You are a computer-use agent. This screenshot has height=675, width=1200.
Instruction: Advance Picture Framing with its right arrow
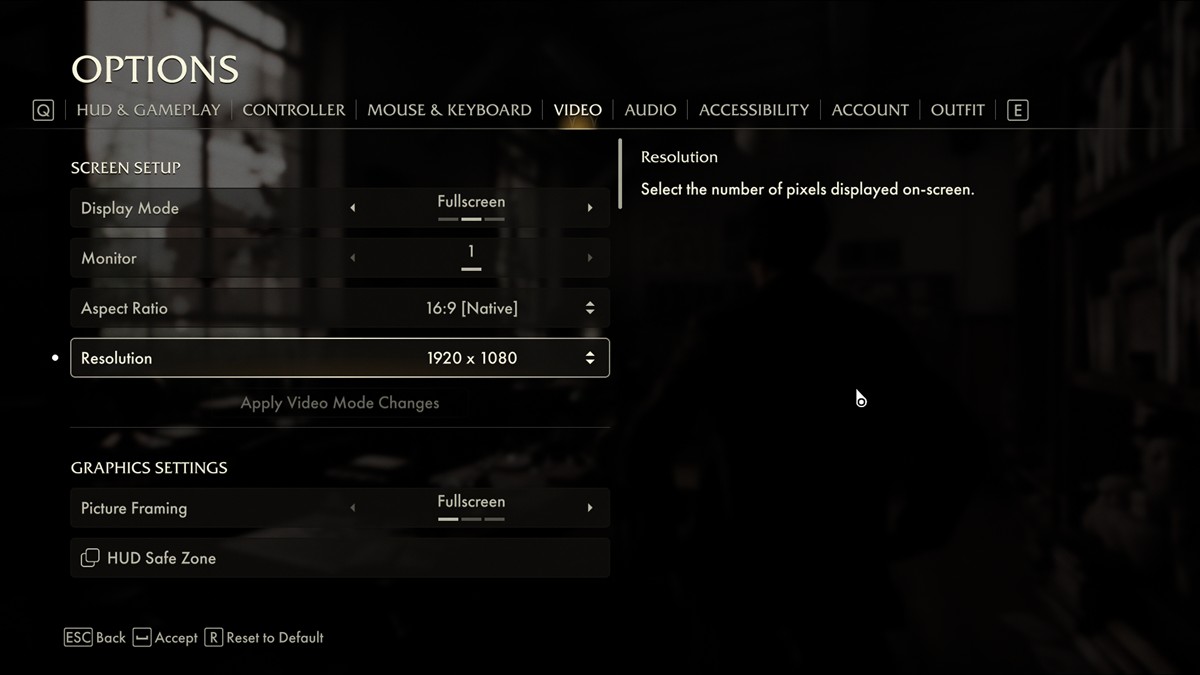click(x=590, y=508)
